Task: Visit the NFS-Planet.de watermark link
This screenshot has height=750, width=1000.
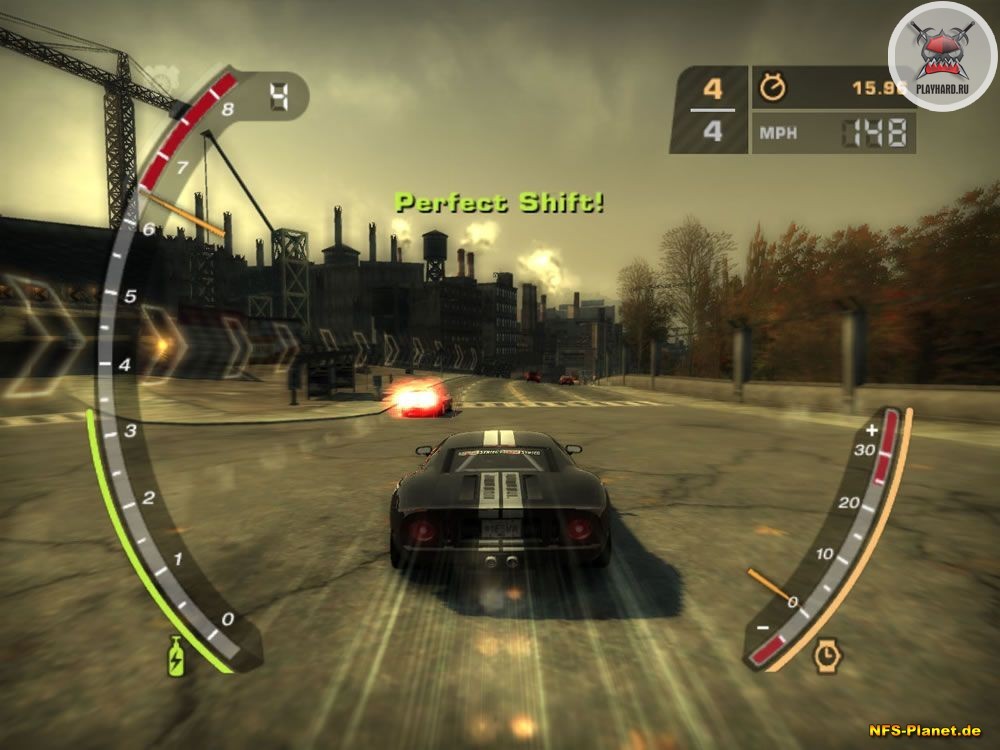Action: pos(923,733)
